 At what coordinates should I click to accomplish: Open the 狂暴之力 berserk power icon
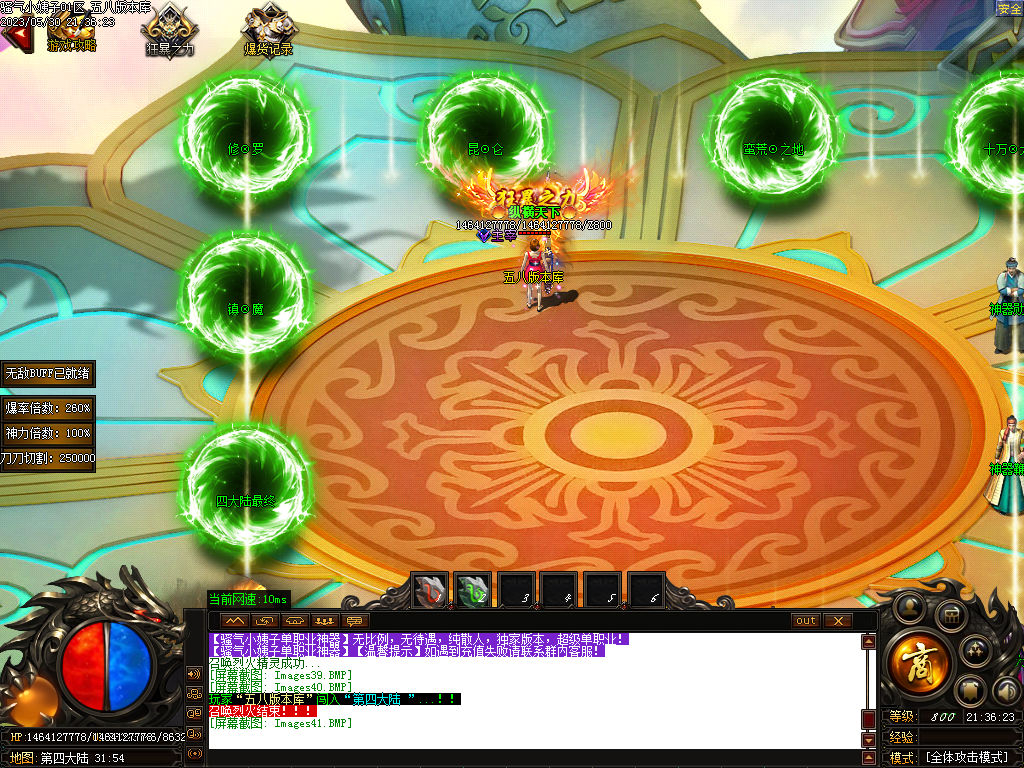tap(169, 30)
